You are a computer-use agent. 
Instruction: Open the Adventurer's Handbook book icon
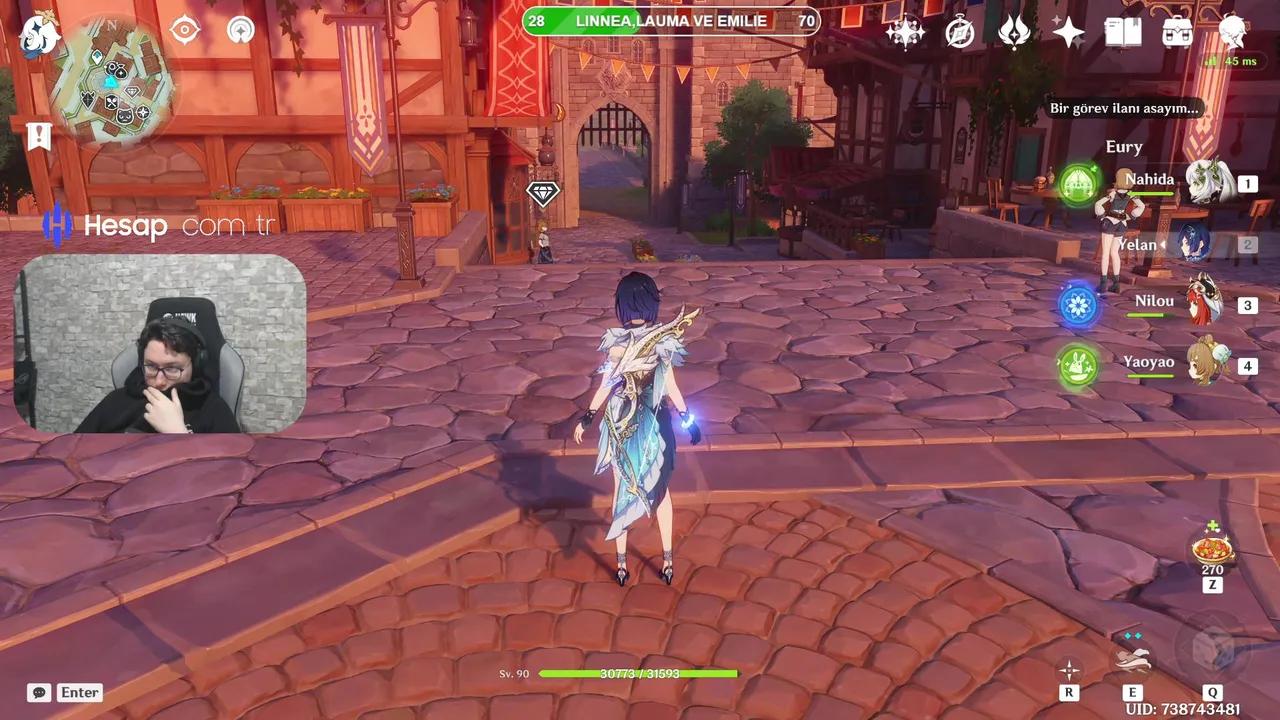(x=1123, y=32)
